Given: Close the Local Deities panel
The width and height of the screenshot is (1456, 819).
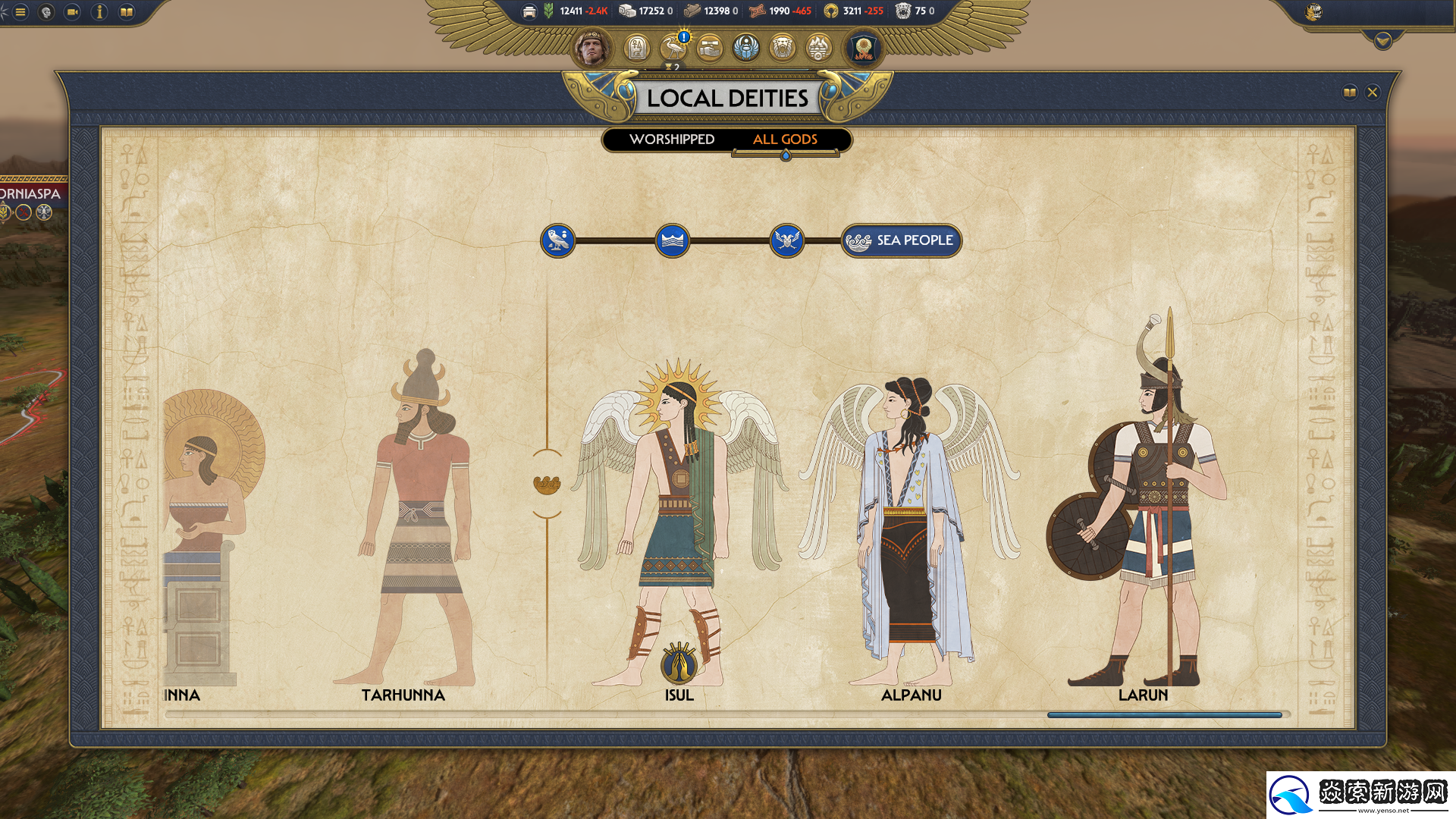Looking at the screenshot, I should 1372,93.
